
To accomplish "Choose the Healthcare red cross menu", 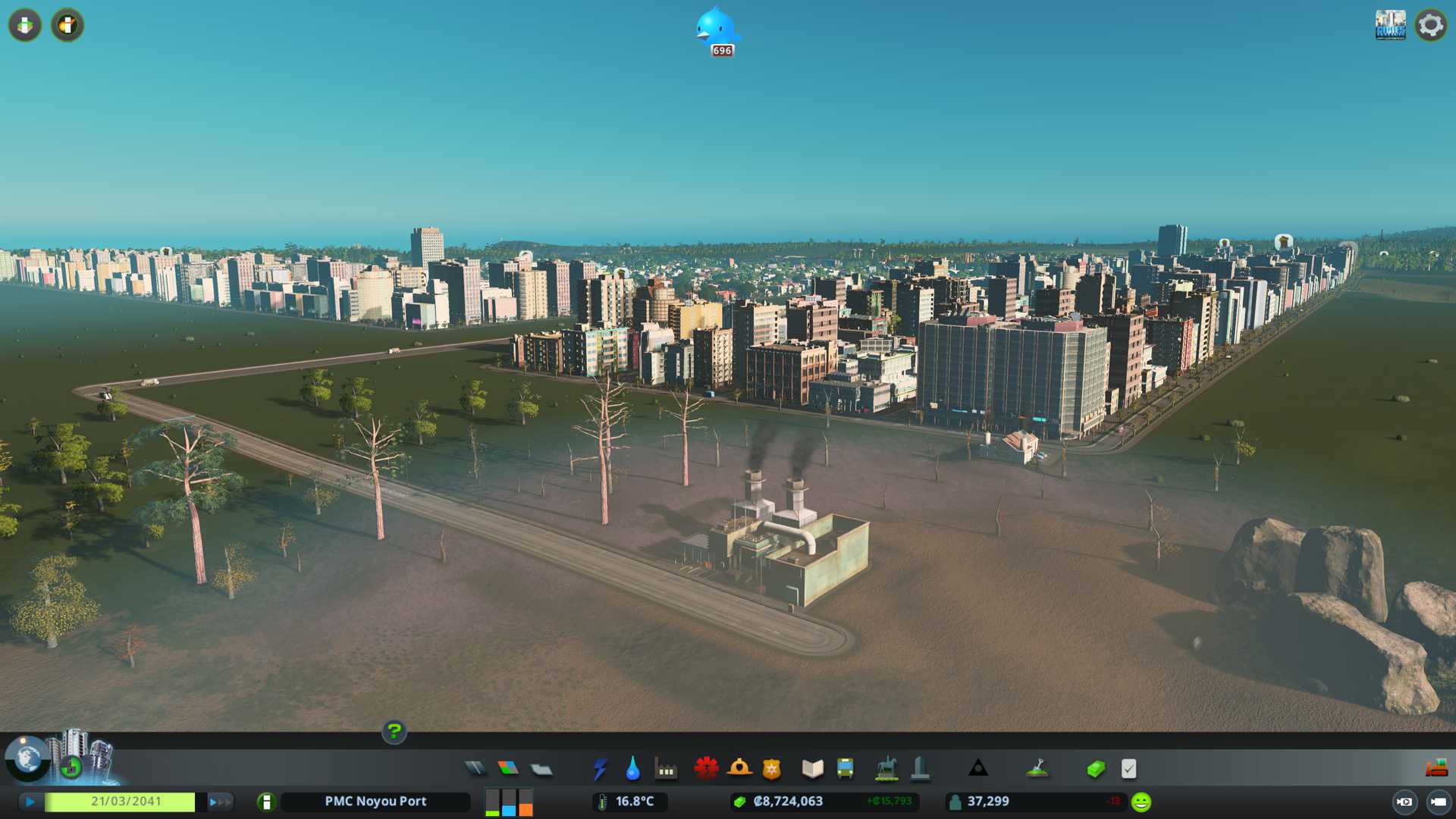I will tap(706, 769).
